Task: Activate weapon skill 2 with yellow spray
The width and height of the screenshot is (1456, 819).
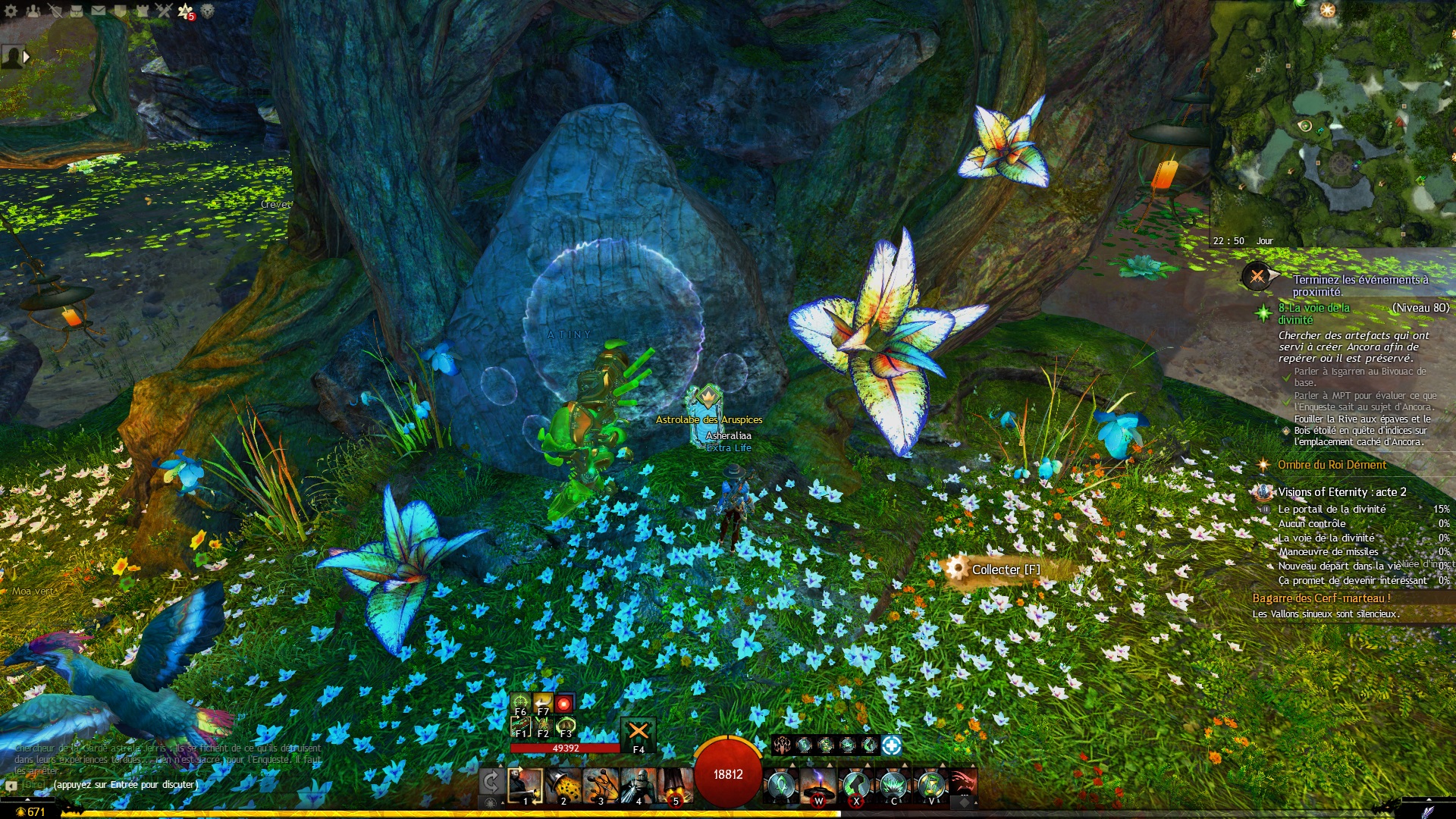Action: tap(563, 786)
